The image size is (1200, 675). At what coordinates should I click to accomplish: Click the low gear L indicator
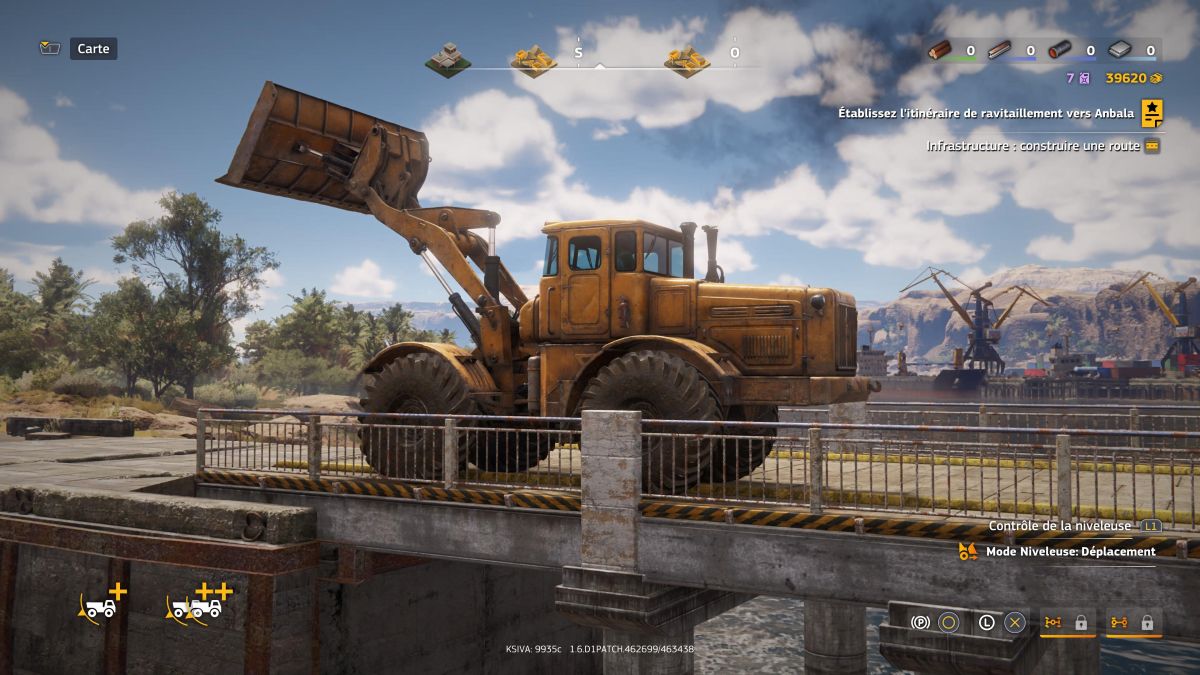click(986, 622)
